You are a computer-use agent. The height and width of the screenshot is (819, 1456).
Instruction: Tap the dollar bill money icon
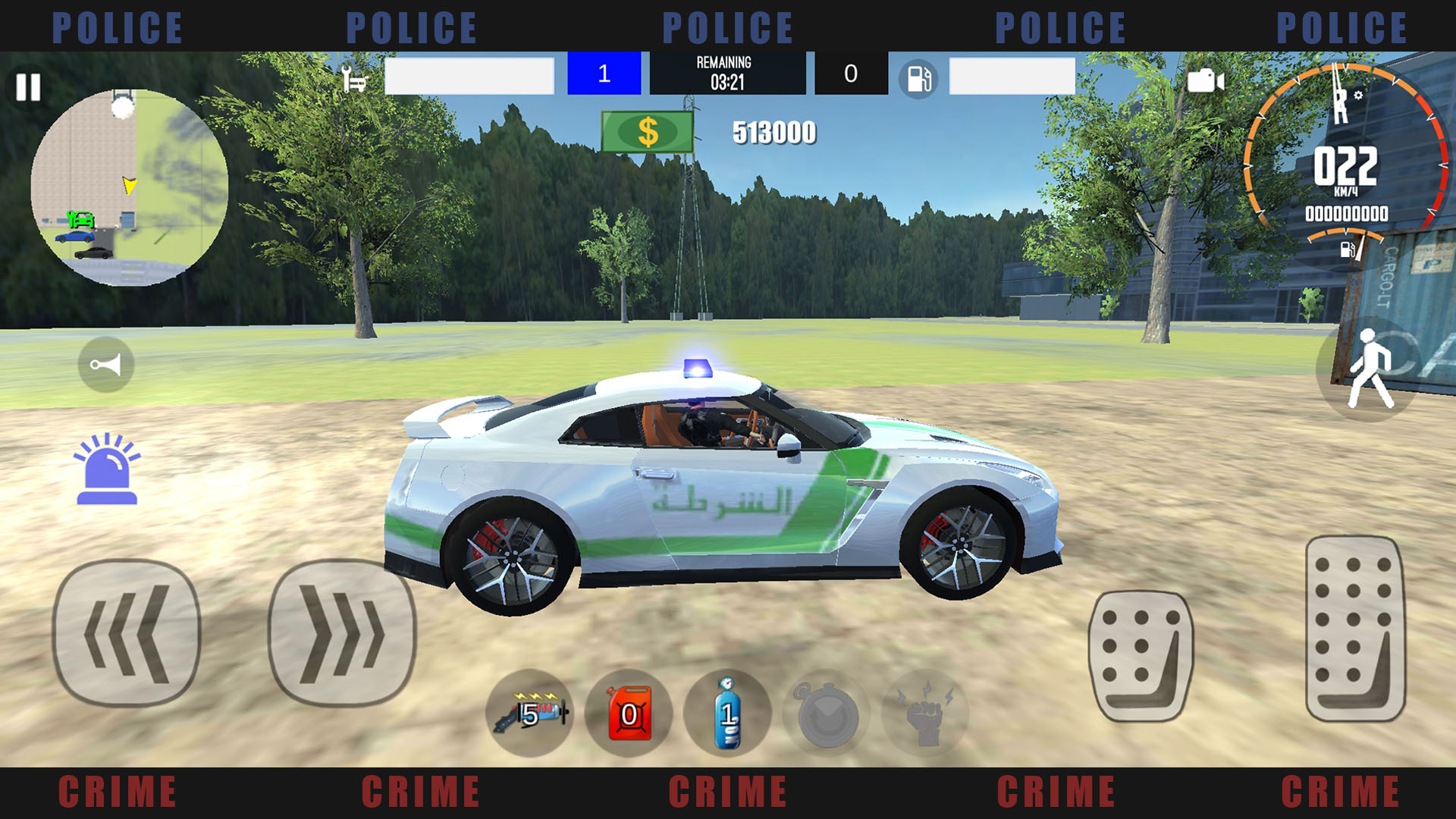[x=648, y=132]
